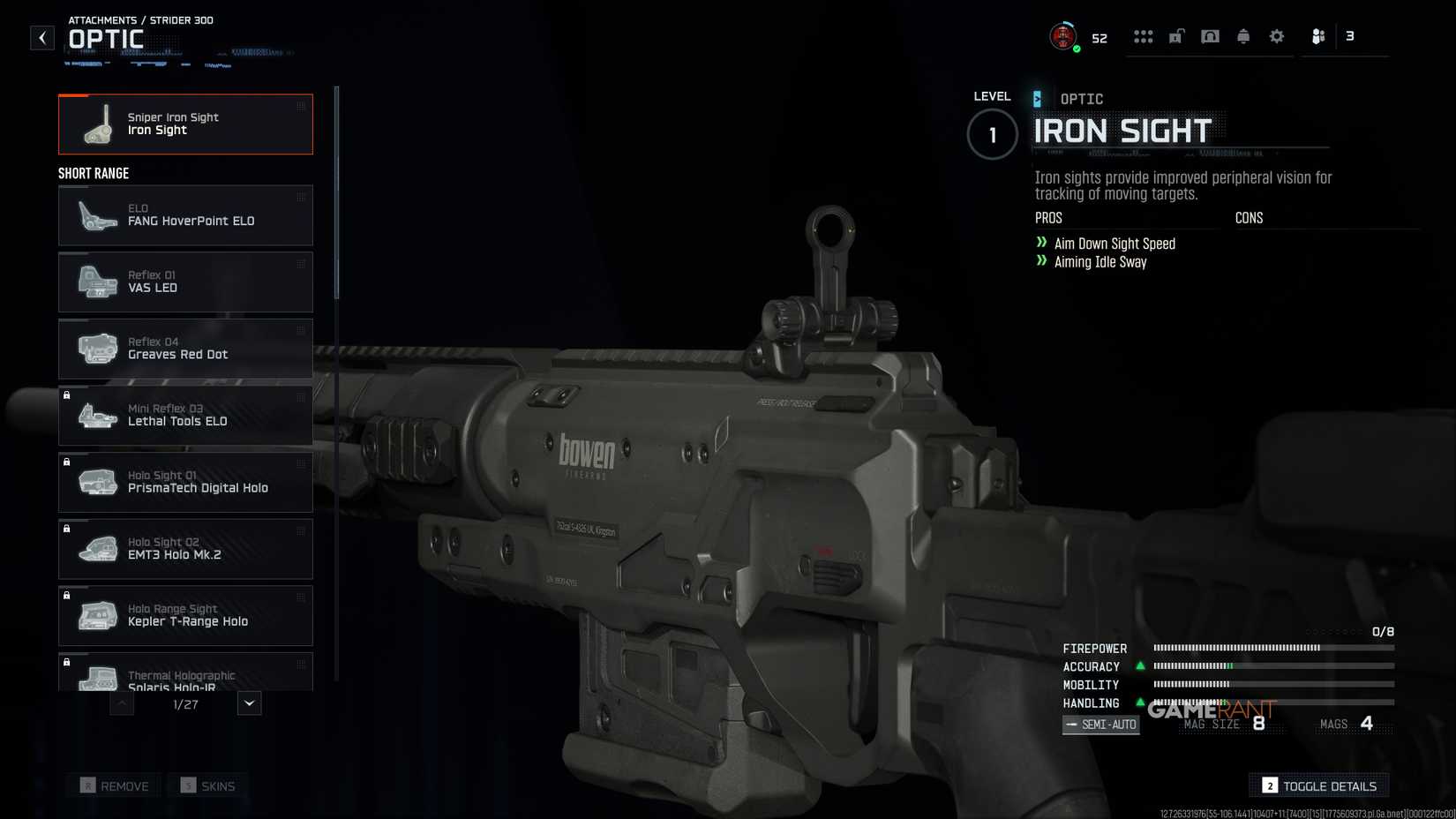The image size is (1456, 819).
Task: Select the Greaves Red Dot optic
Action: [185, 349]
